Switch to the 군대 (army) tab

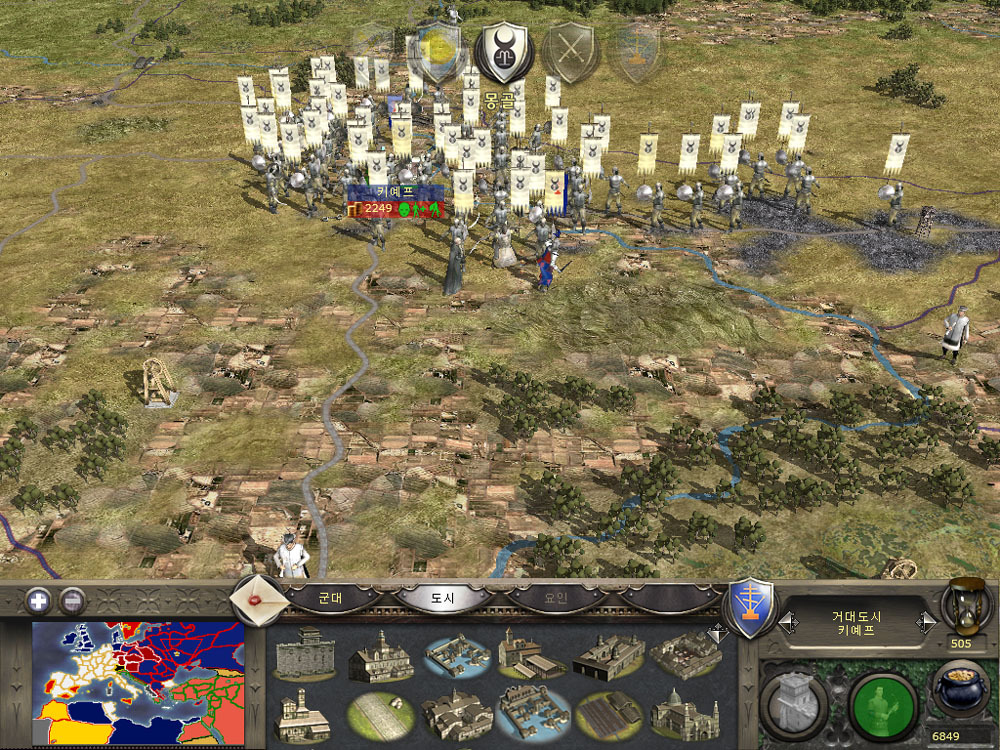tap(331, 599)
